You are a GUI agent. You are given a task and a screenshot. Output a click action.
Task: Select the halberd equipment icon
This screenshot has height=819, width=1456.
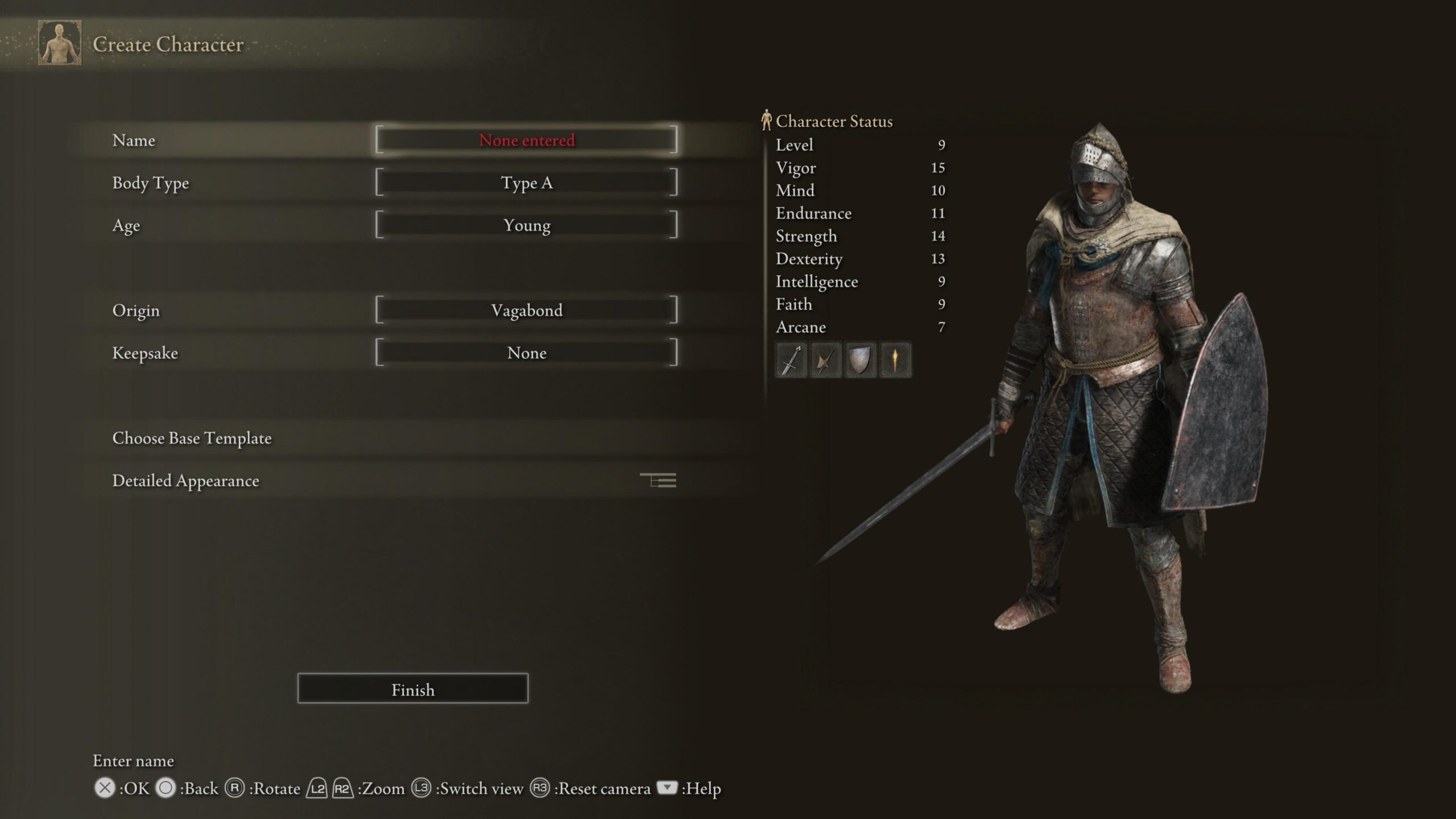pyautogui.click(x=826, y=359)
